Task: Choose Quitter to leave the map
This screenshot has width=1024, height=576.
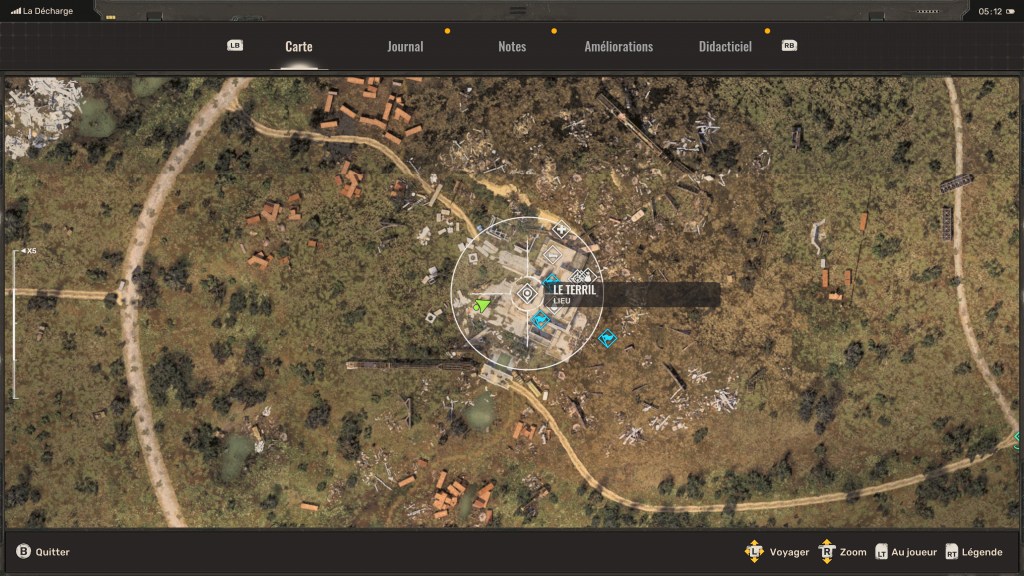Action: click(x=43, y=552)
